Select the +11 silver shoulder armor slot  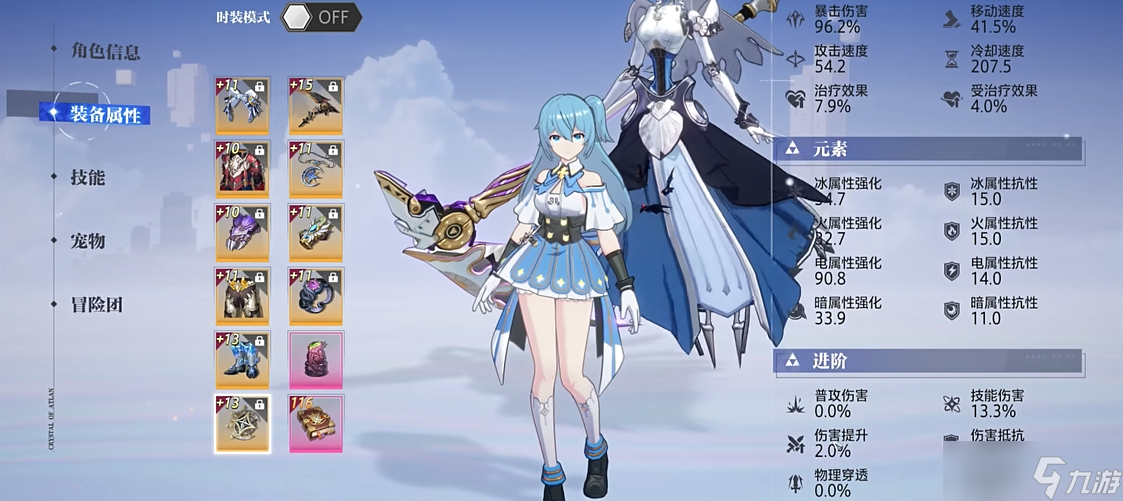click(x=242, y=105)
